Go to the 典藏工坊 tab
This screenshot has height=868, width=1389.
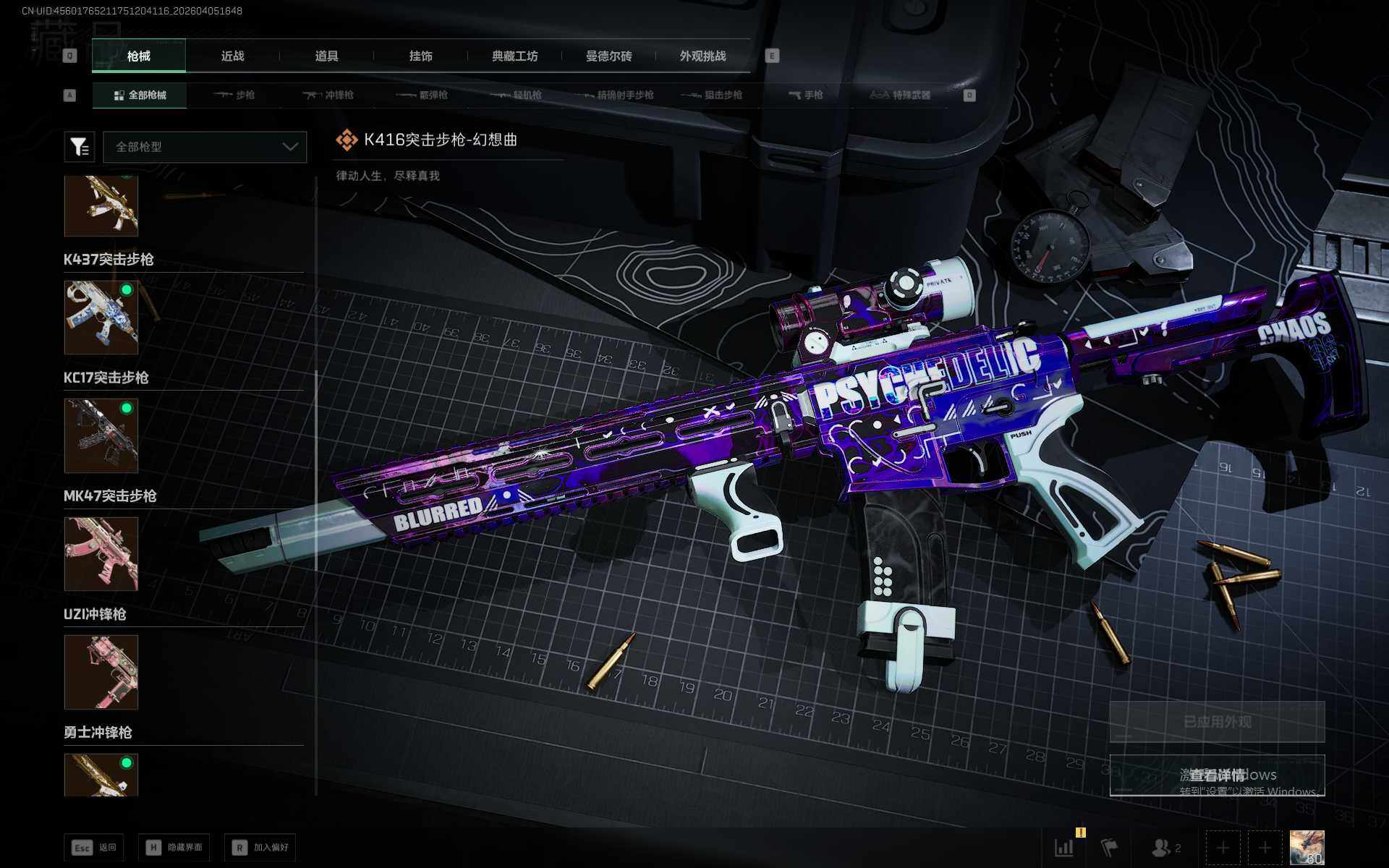(x=514, y=56)
